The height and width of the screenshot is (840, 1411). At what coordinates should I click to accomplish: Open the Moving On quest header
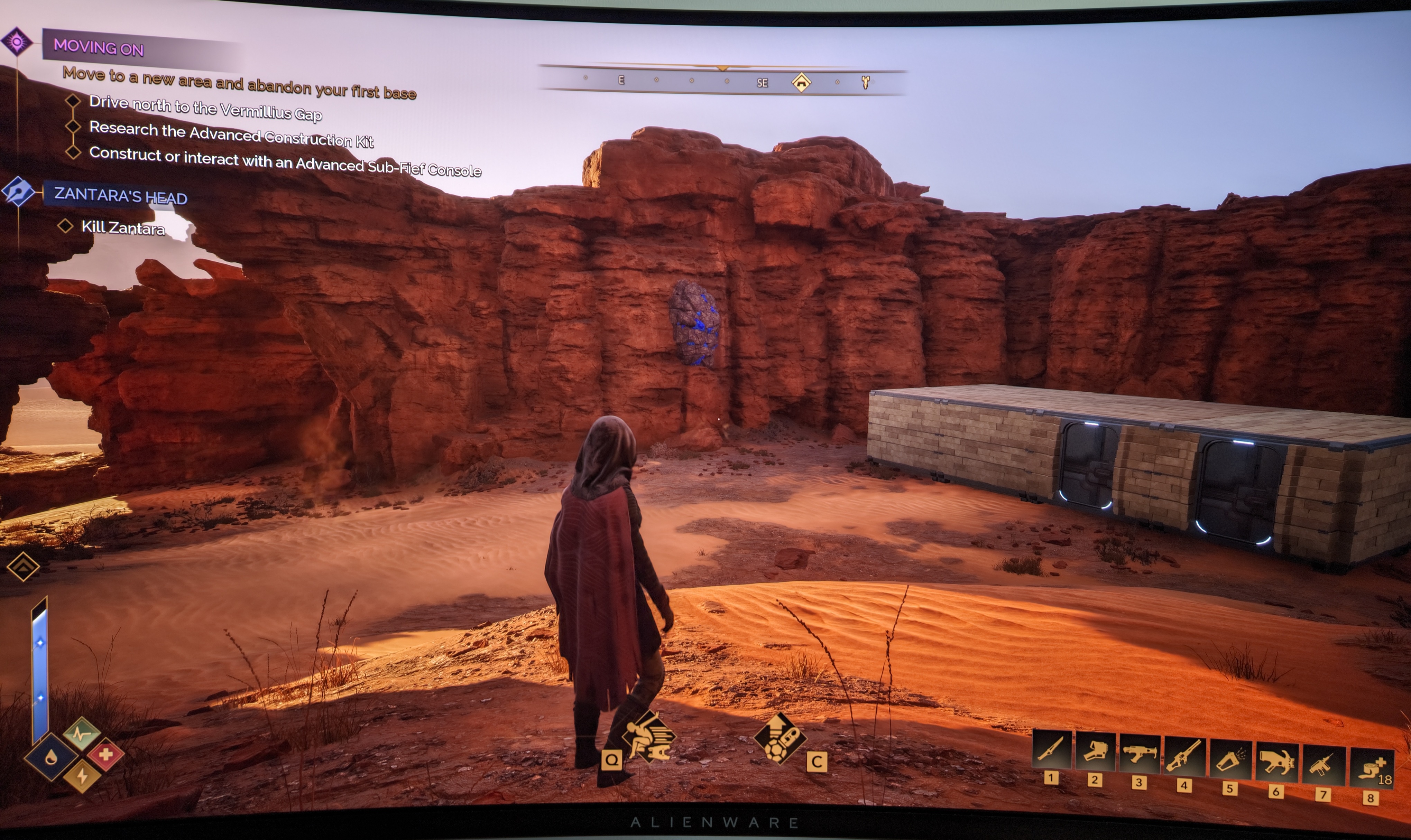click(x=99, y=46)
